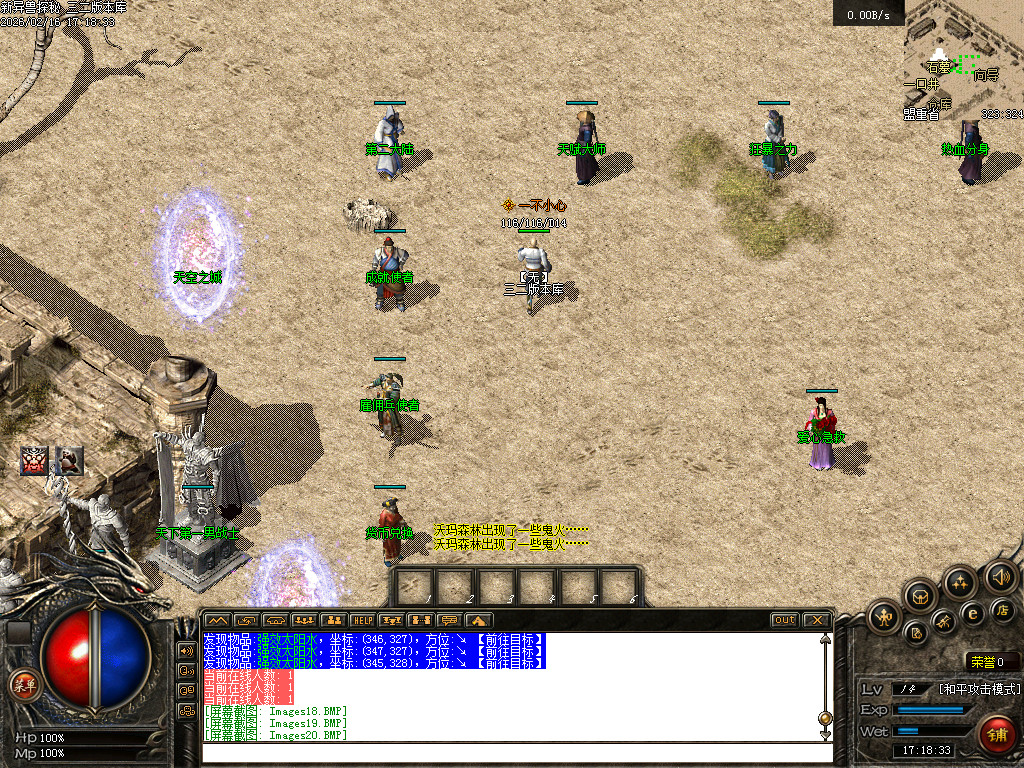
Task: Toggle the small speaker chat-channel button
Action: [186, 650]
